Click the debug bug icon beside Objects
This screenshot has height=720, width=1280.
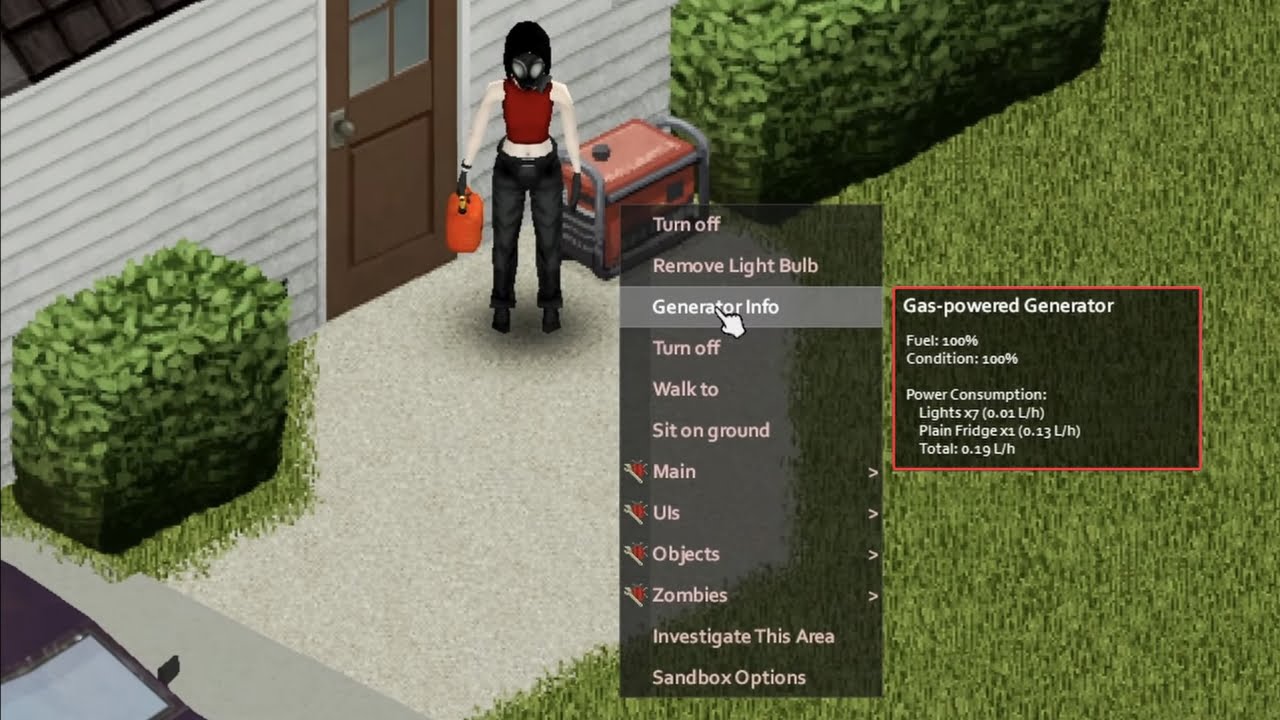click(x=637, y=553)
